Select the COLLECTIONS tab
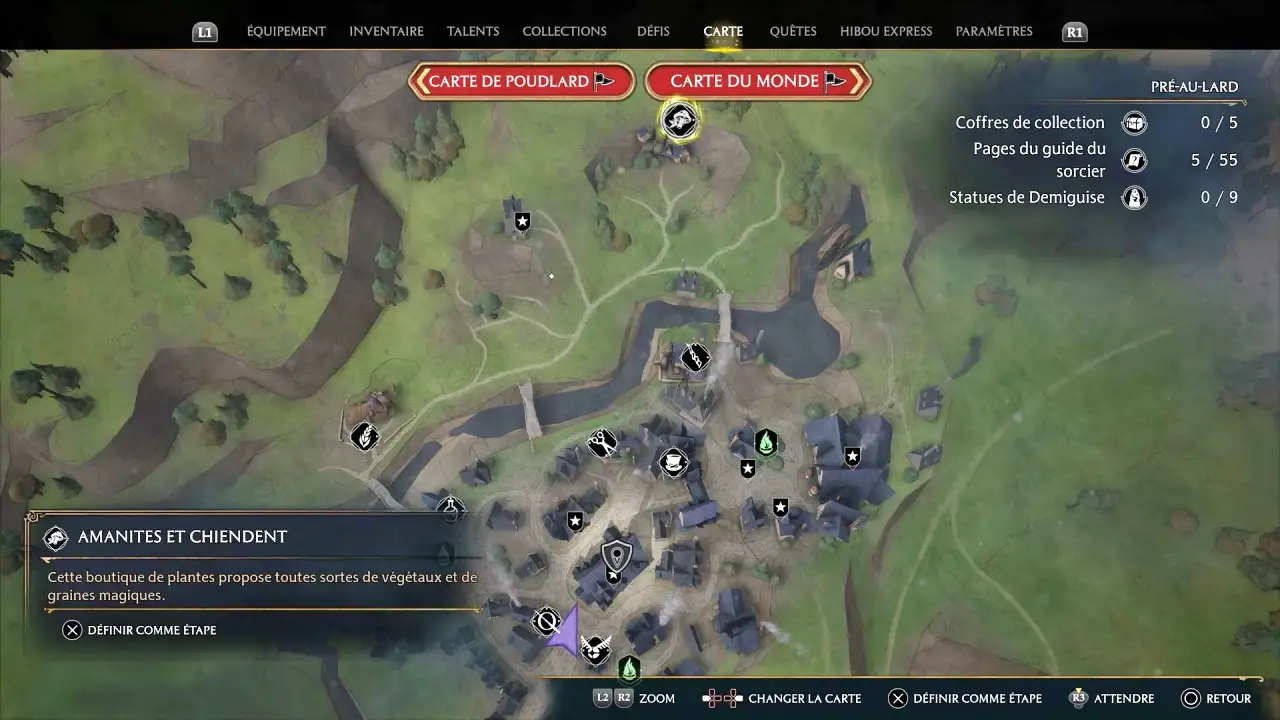1280x720 pixels. tap(564, 31)
